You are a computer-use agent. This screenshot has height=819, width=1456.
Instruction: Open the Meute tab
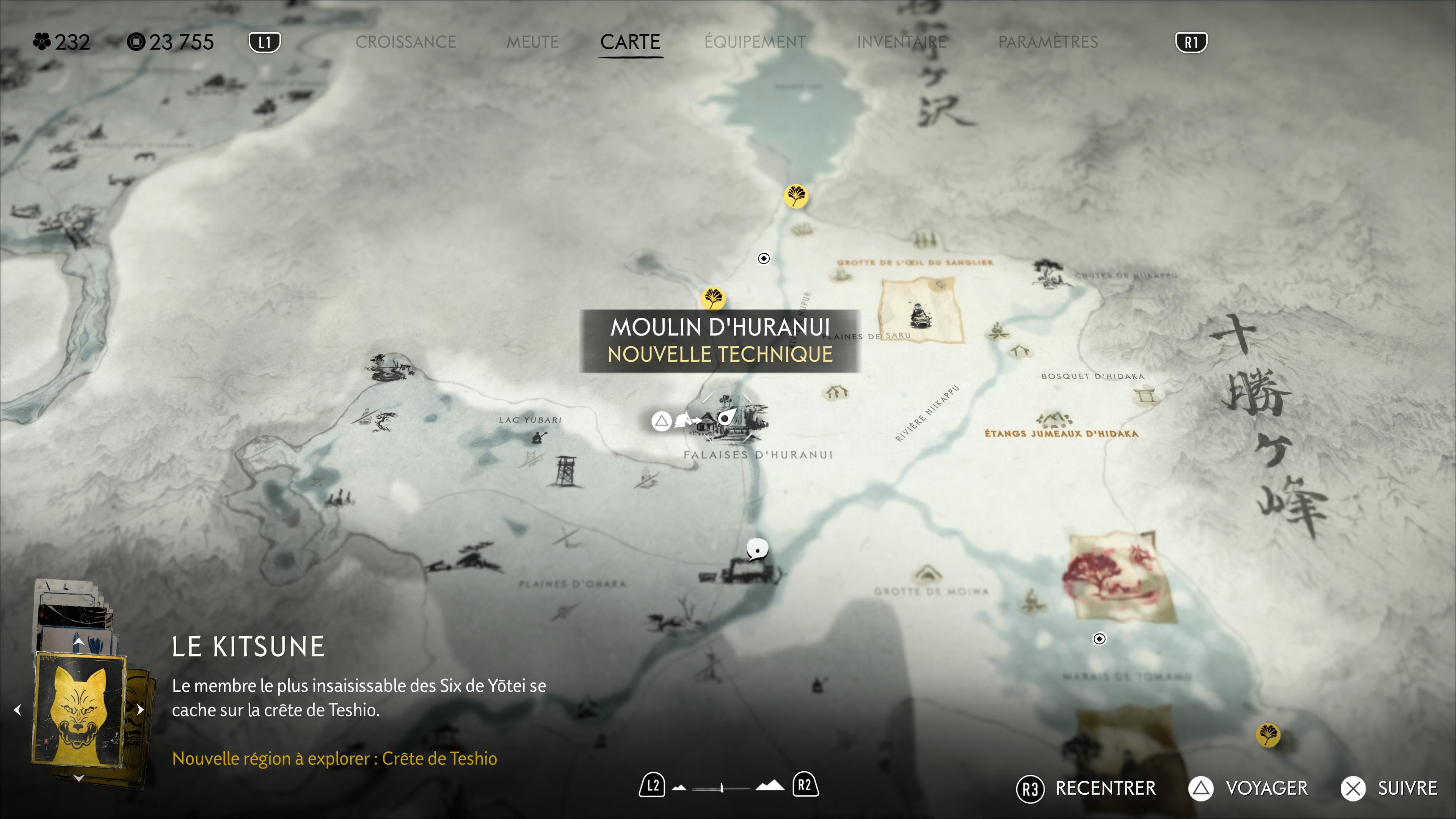pyautogui.click(x=532, y=42)
